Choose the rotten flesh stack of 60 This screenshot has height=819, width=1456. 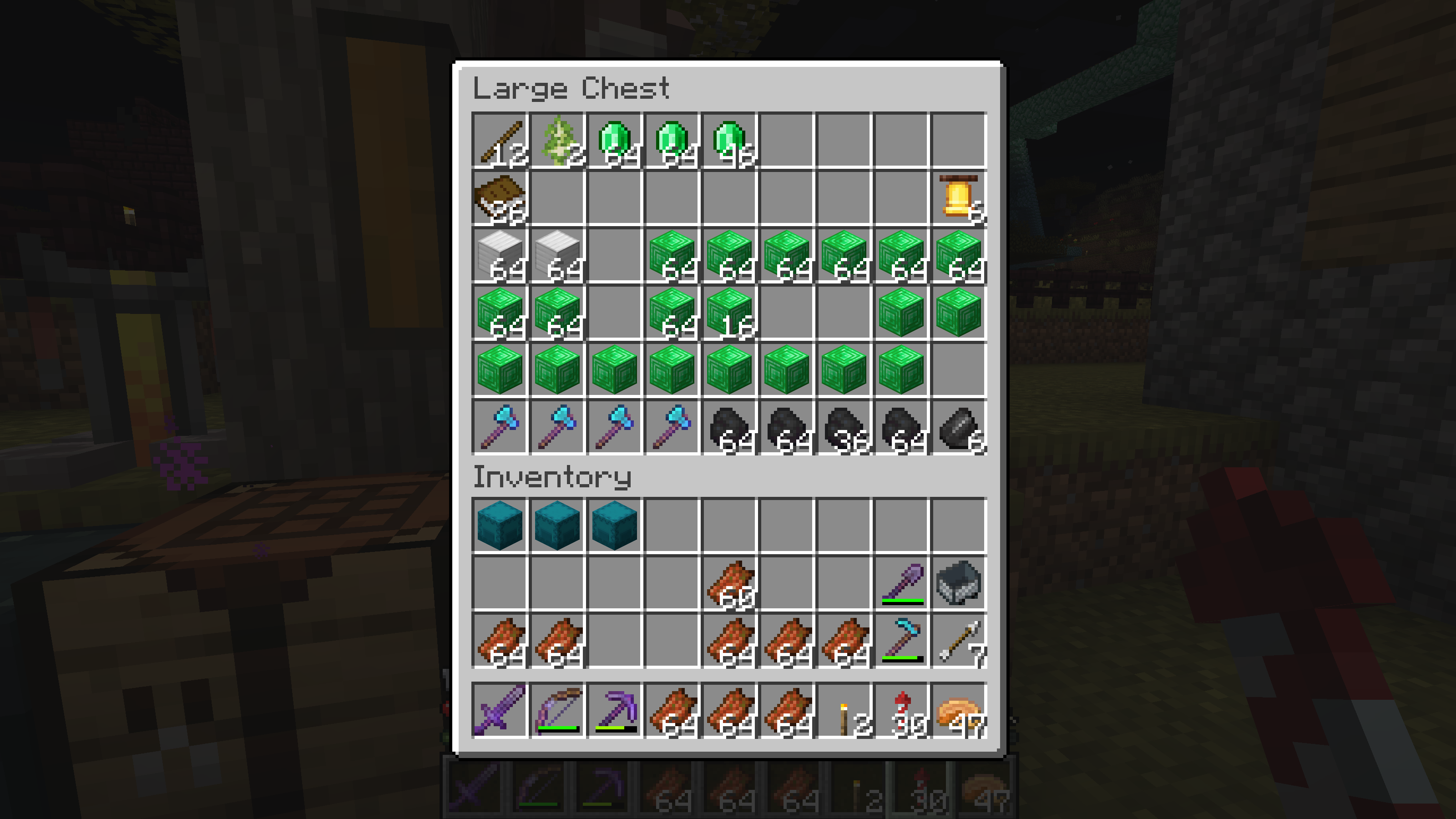tap(729, 583)
